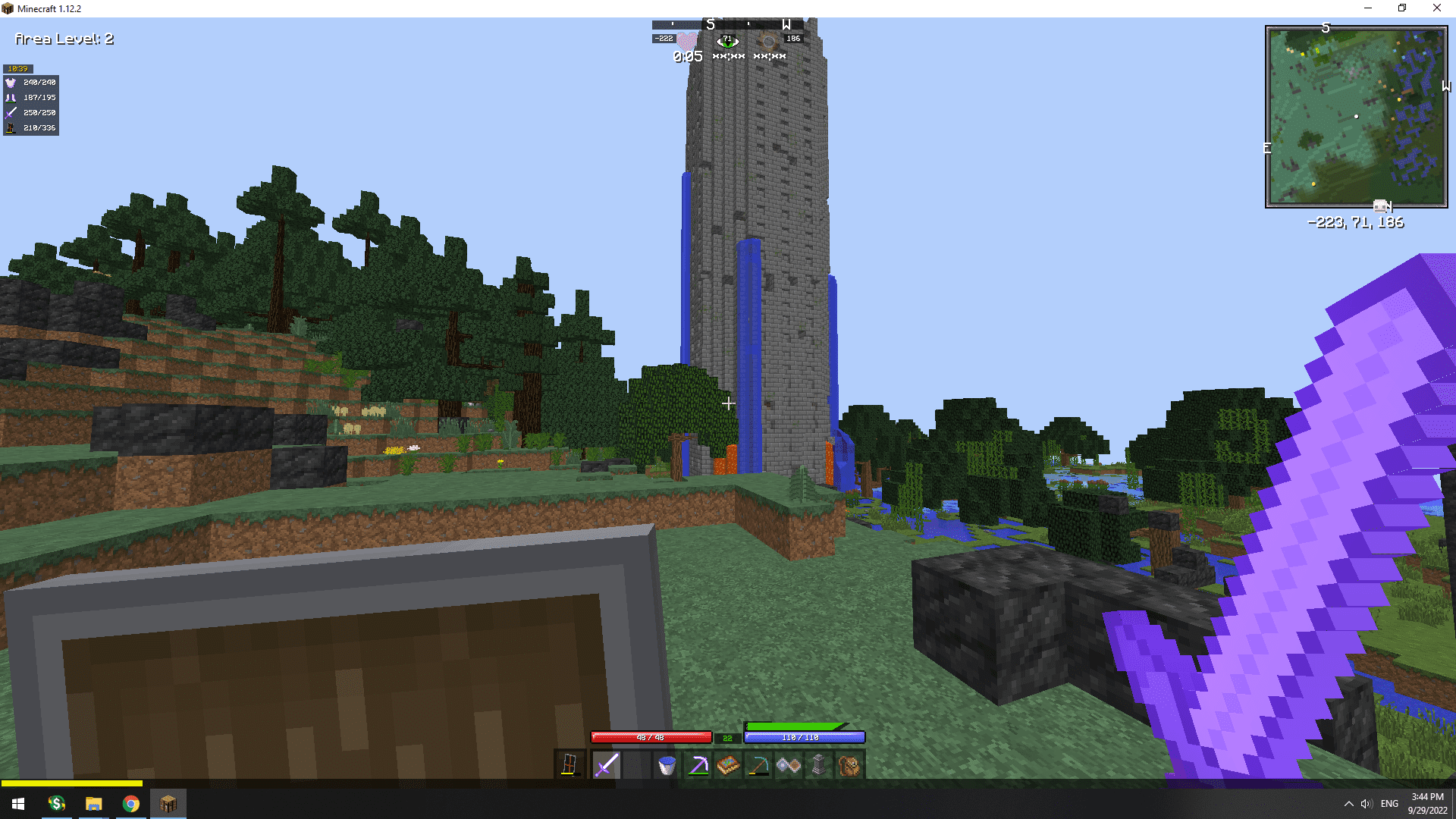Screen dimensions: 1456x819
Task: Click the boots durability icon showing 187/195
Action: (x=11, y=97)
